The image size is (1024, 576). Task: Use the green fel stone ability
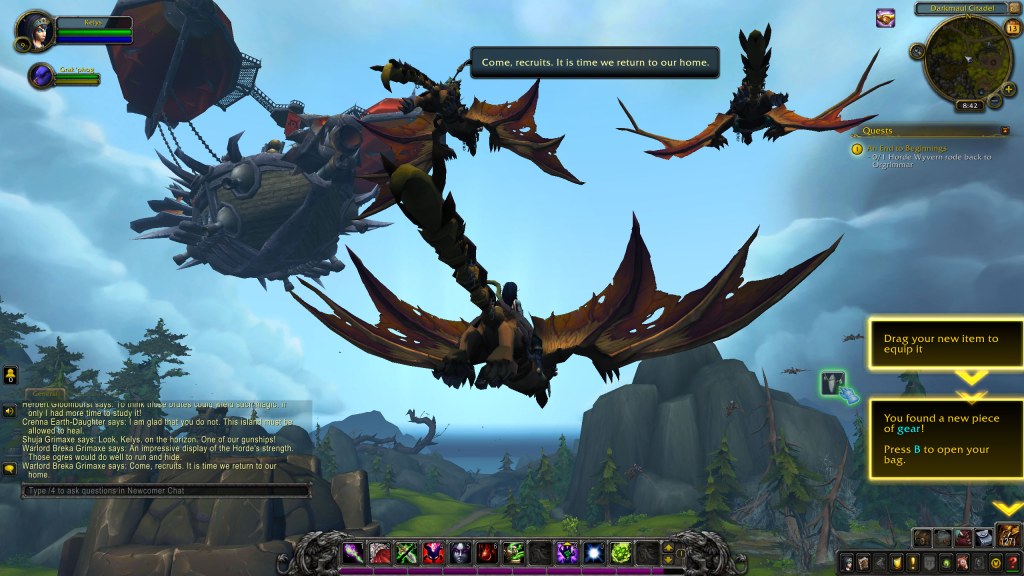[621, 552]
